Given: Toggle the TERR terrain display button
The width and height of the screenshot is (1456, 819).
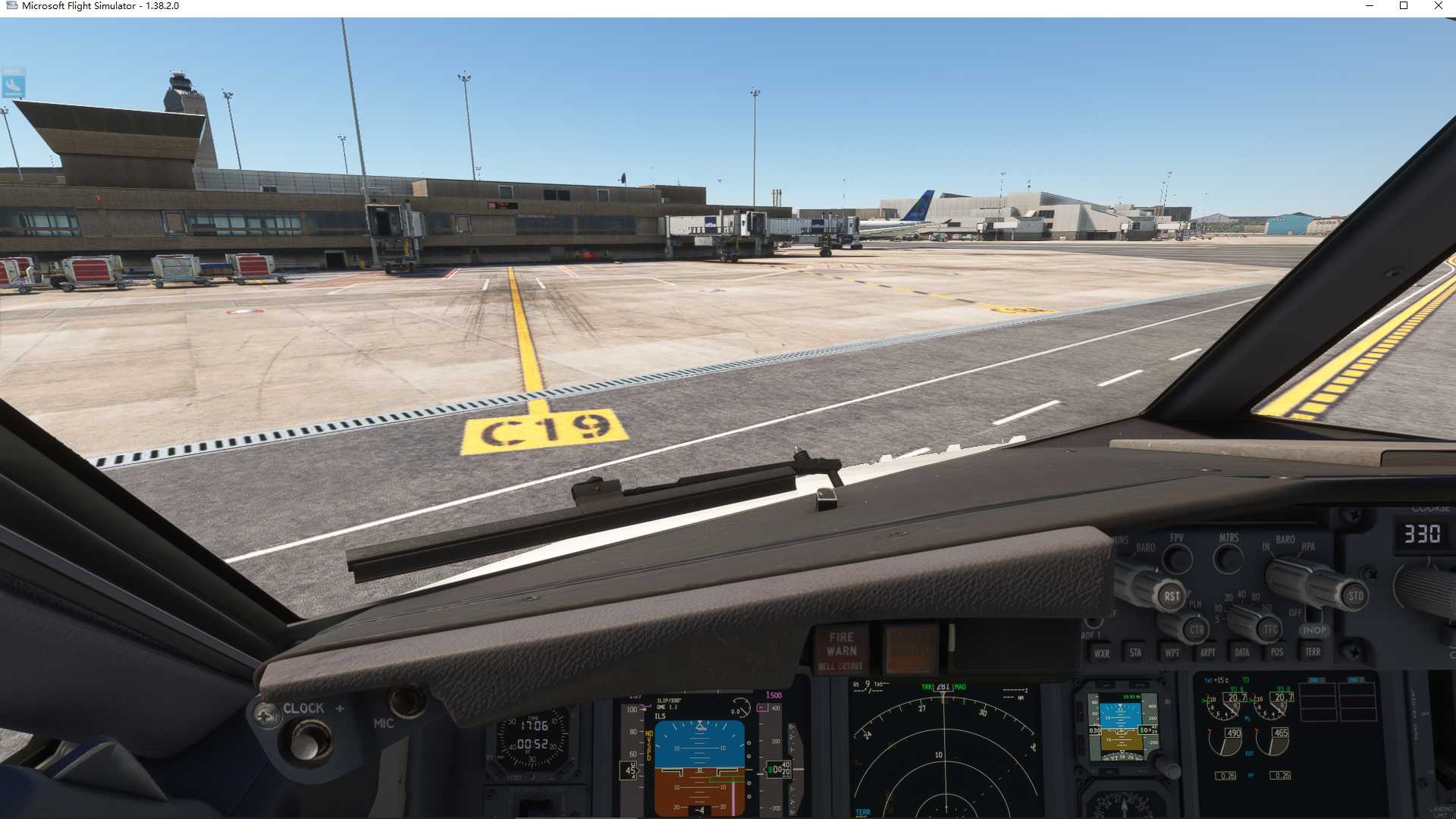Looking at the screenshot, I should coord(1314,651).
